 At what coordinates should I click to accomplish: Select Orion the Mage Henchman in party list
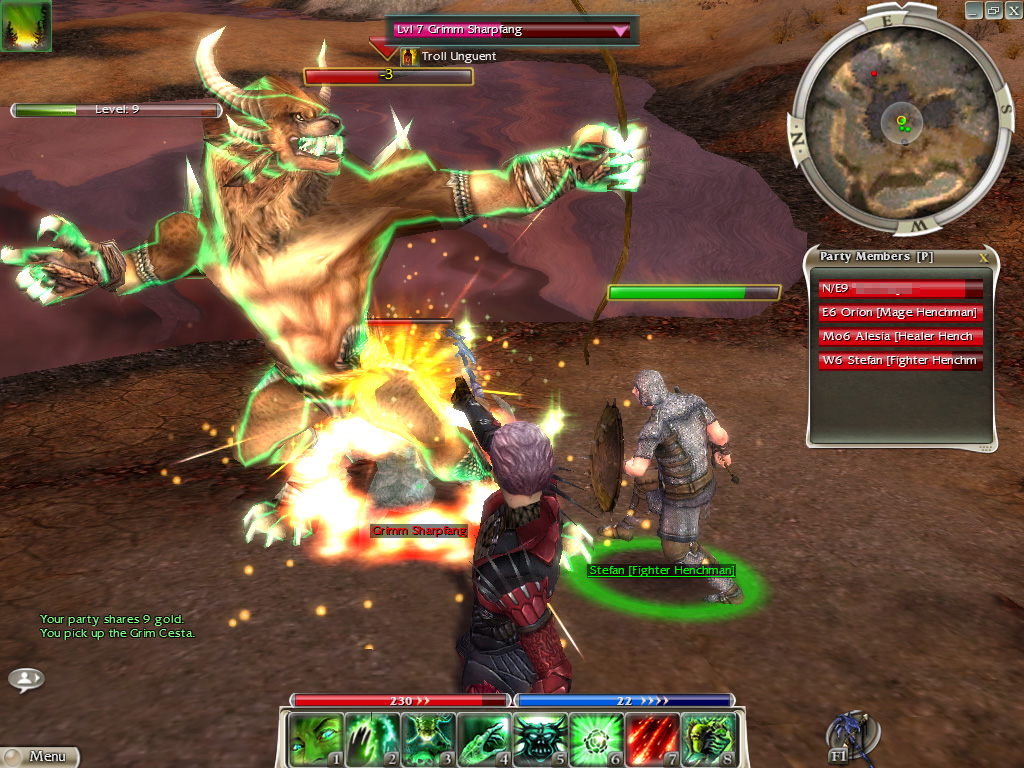tap(900, 313)
